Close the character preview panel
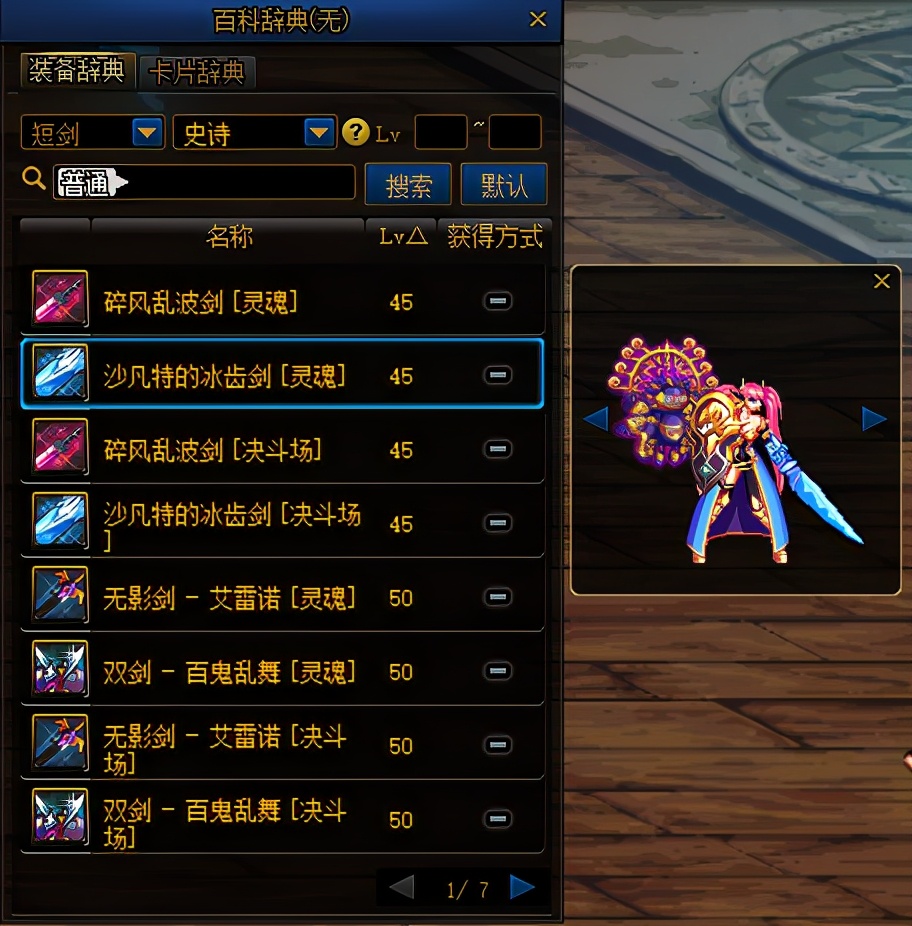The height and width of the screenshot is (926, 912). [881, 282]
